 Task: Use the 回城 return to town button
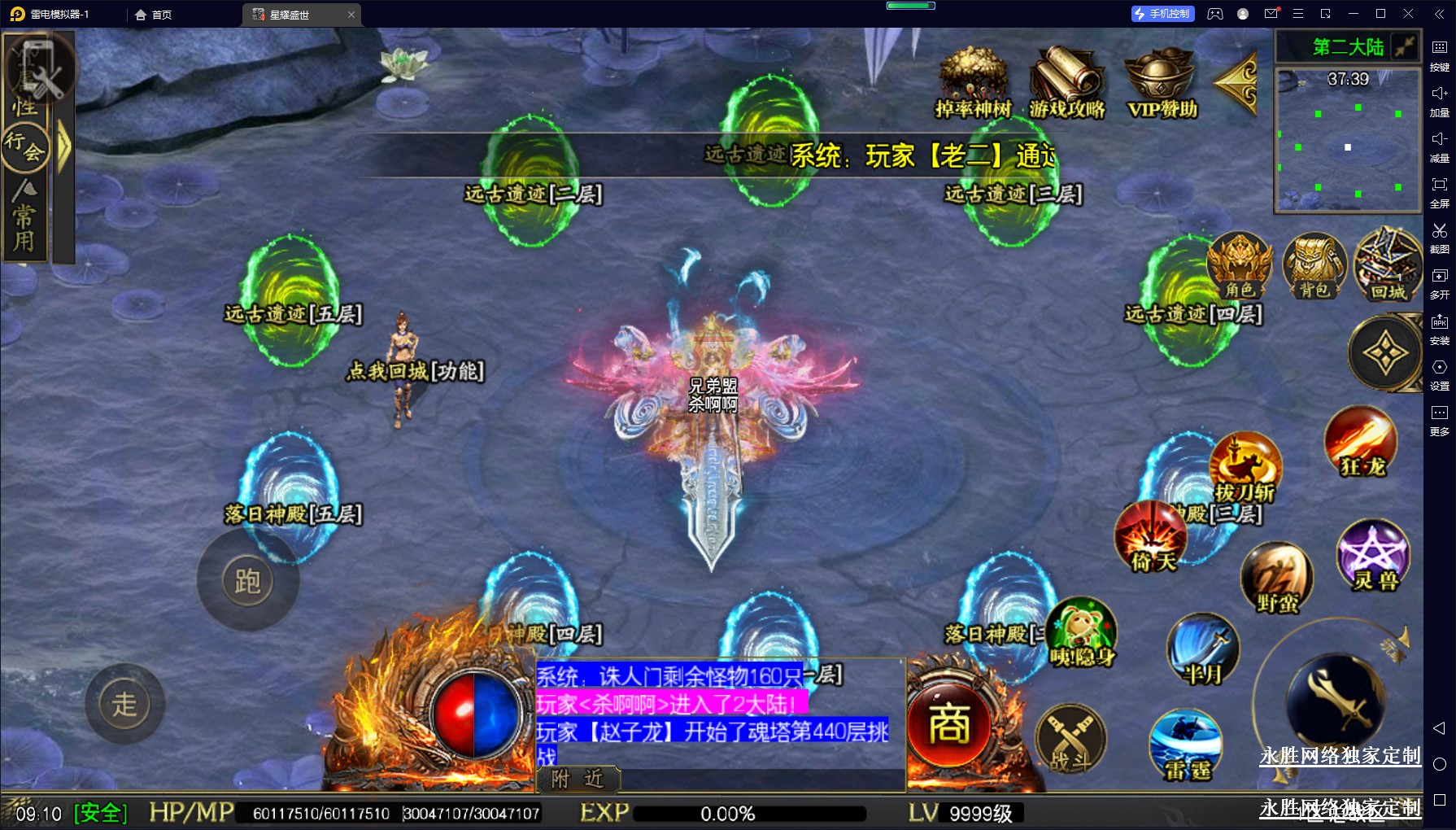(x=1388, y=266)
